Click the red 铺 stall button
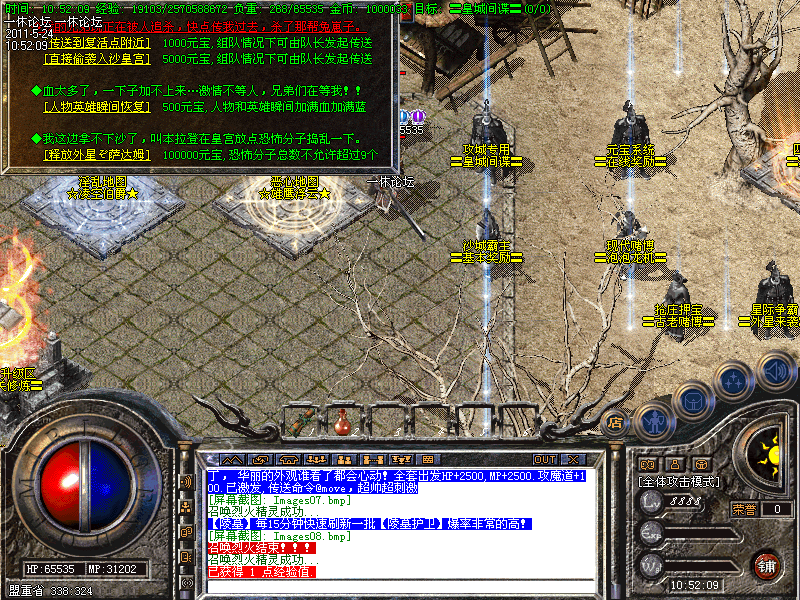 767,565
